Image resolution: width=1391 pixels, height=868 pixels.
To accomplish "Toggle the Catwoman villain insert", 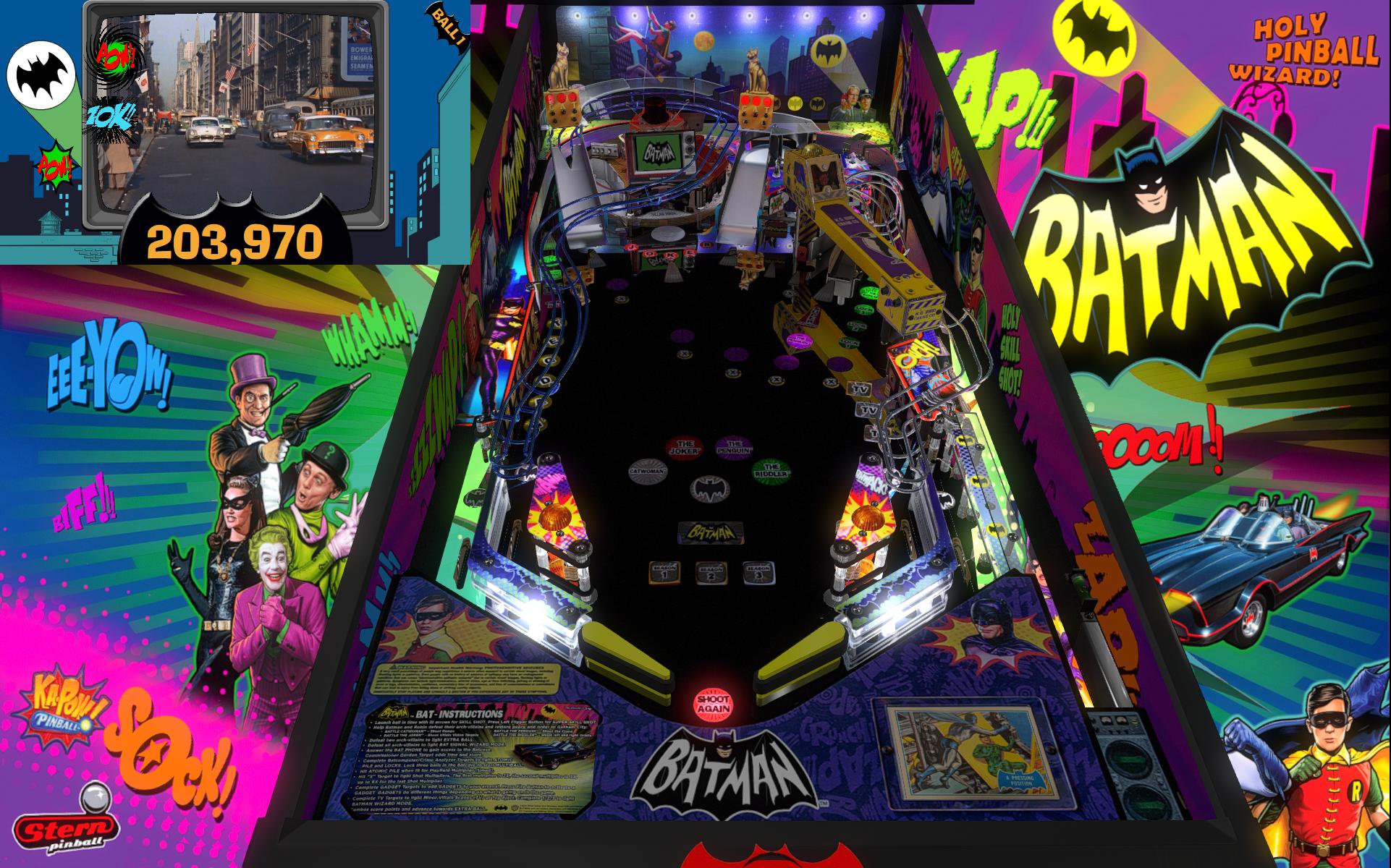I will [x=648, y=470].
